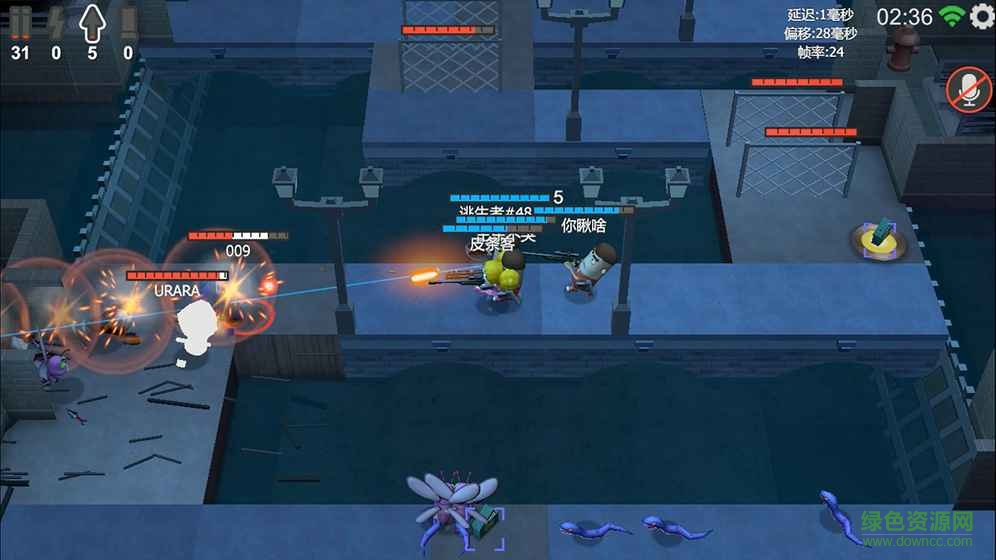Toggle the muted microphone voice chat
The image size is (996, 560).
click(x=969, y=90)
